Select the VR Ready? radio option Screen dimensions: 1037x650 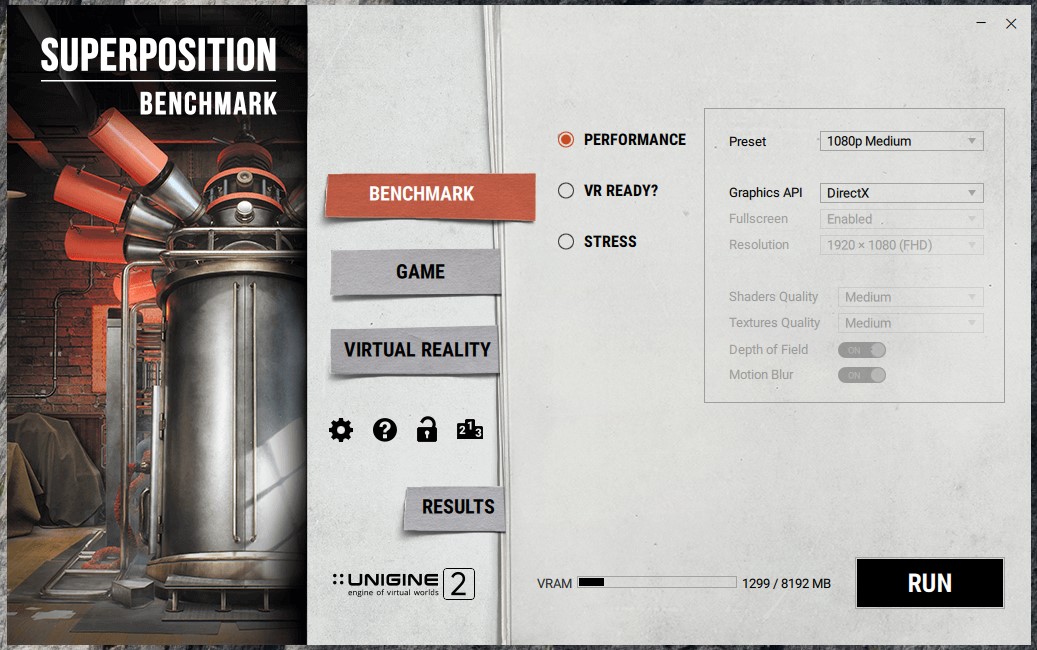pos(566,191)
